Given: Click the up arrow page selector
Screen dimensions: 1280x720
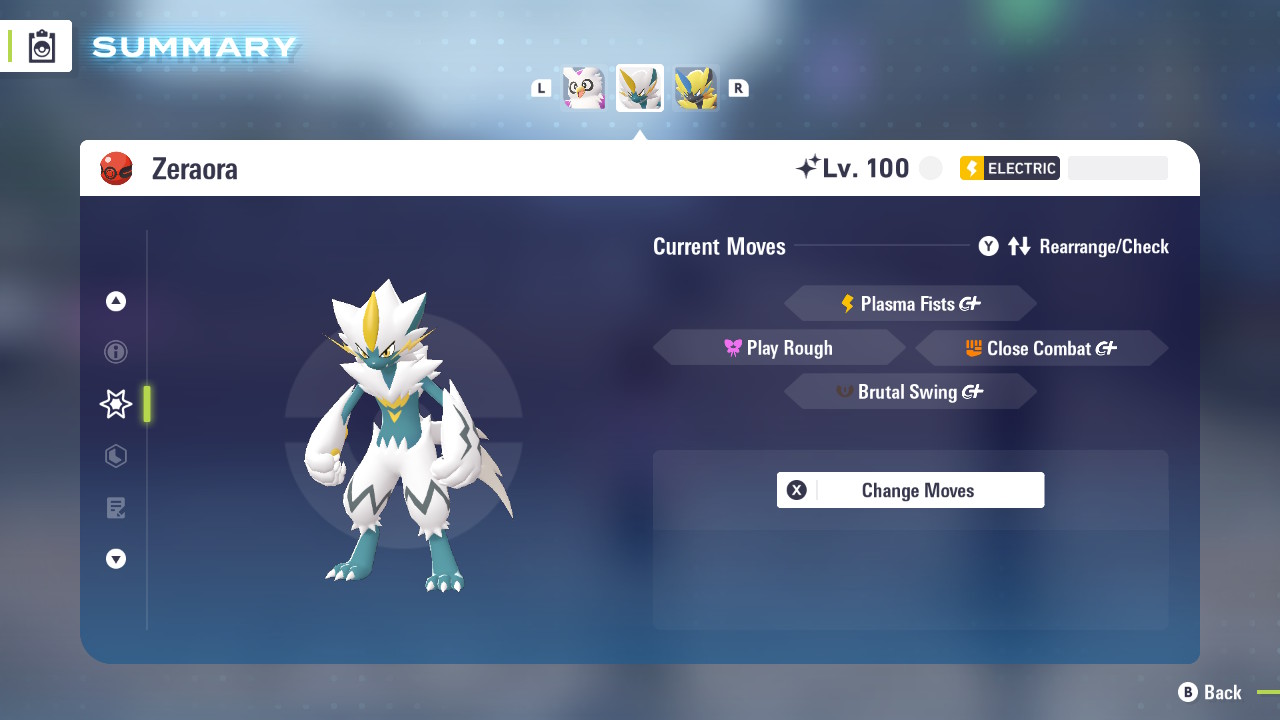Looking at the screenshot, I should click(116, 301).
